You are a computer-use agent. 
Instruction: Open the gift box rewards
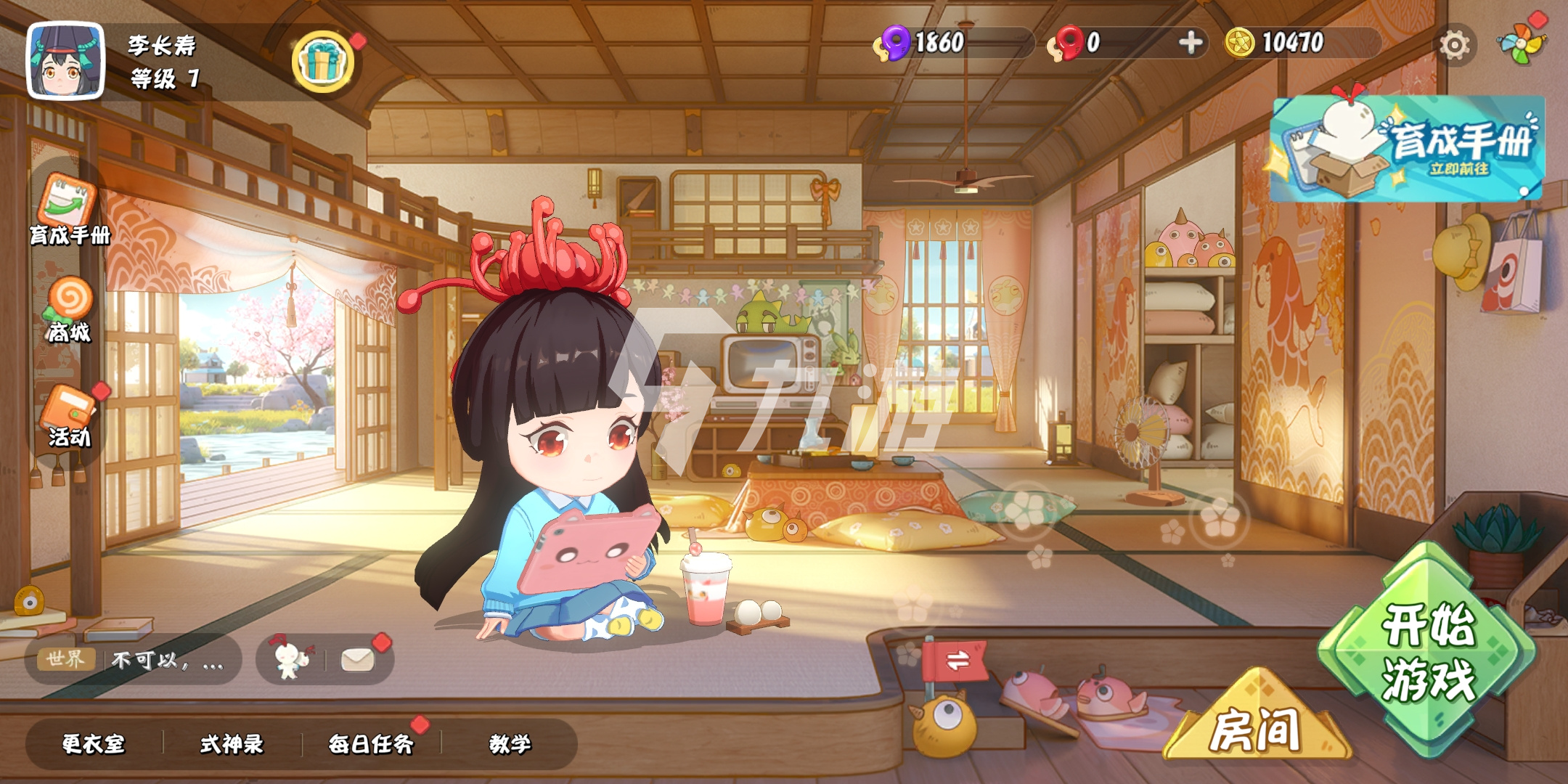tap(323, 61)
